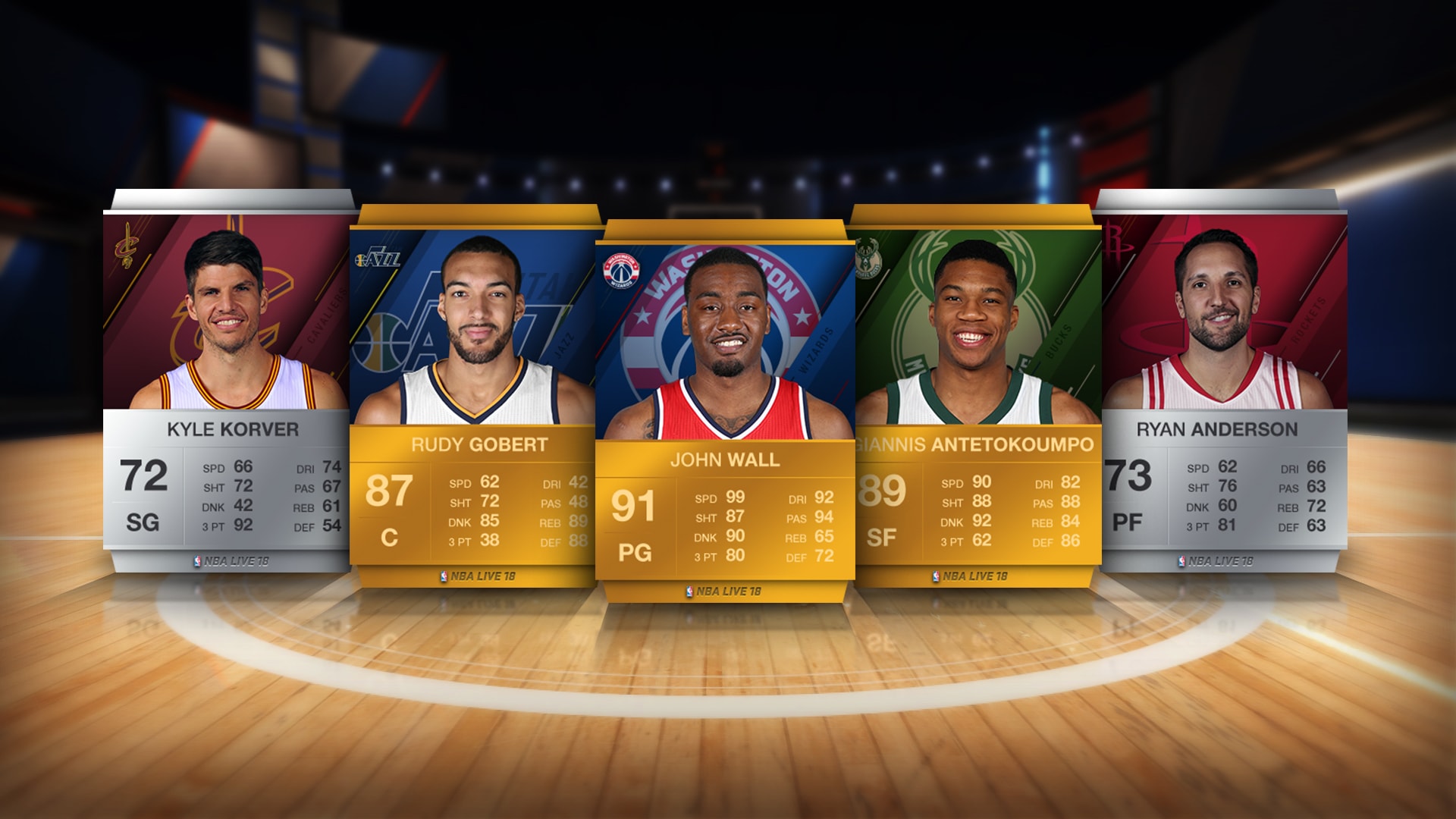Choose the Rudy Gobert gold card
This screenshot has width=1456, height=819.
coord(472,394)
